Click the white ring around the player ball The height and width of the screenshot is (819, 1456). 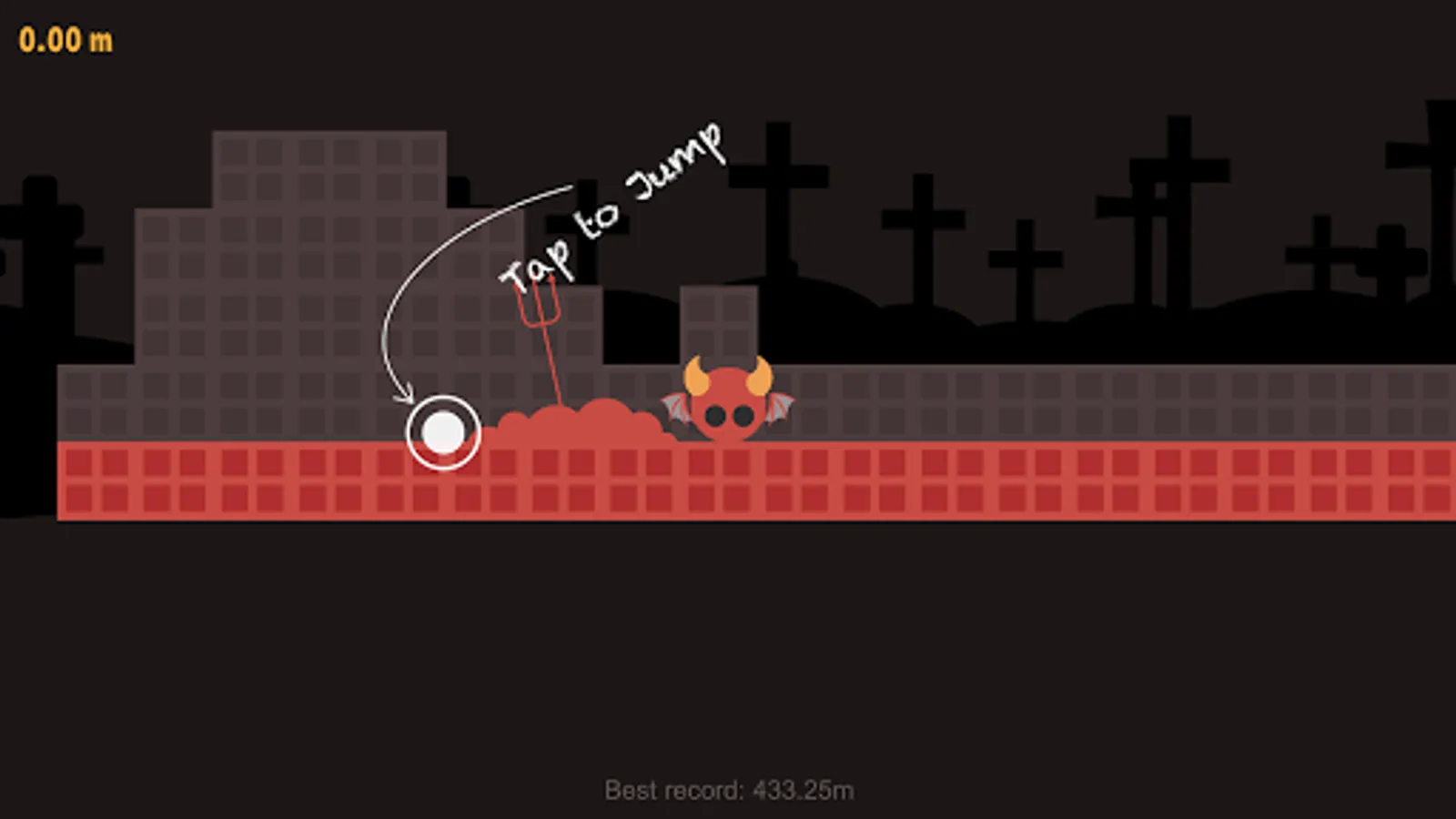coord(443,400)
